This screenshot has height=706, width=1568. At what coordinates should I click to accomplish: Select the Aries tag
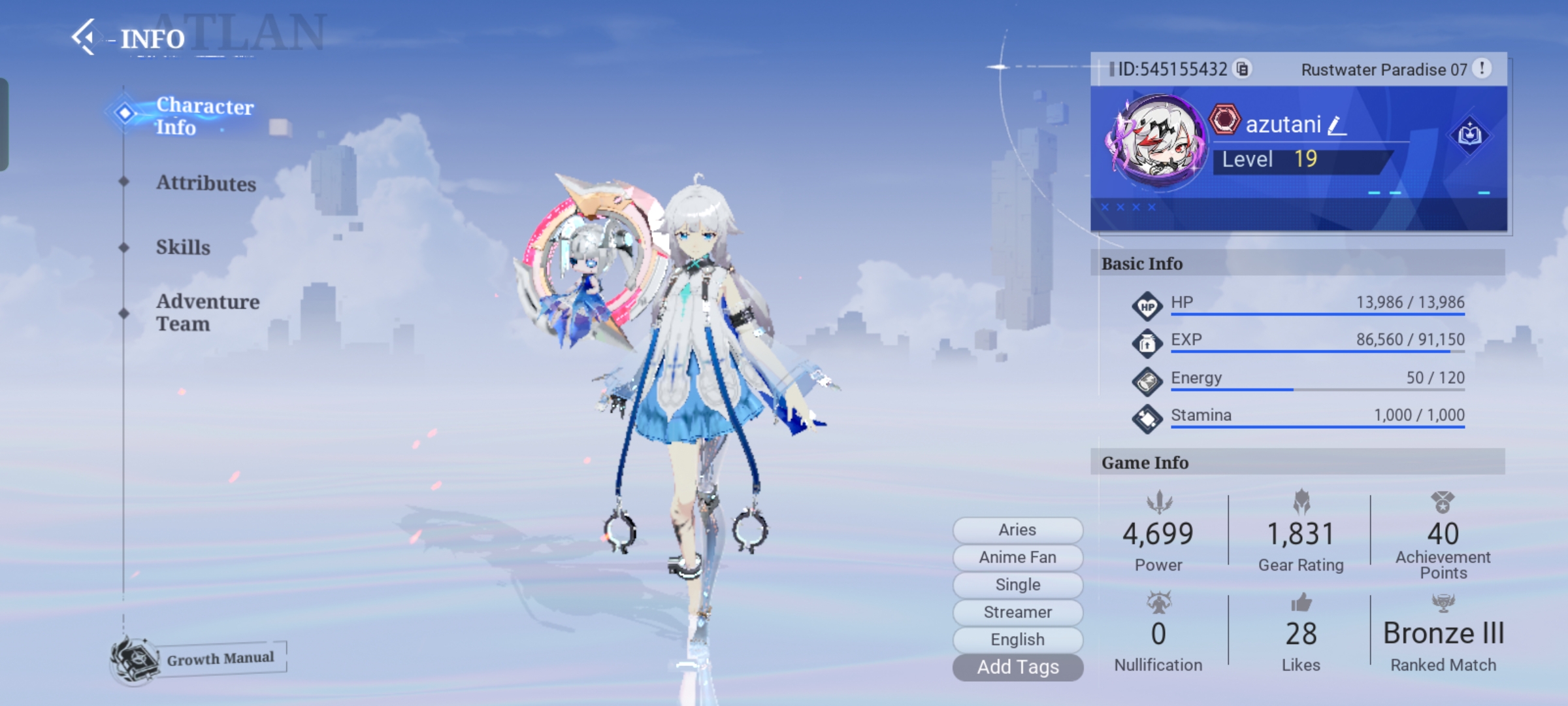(1017, 529)
